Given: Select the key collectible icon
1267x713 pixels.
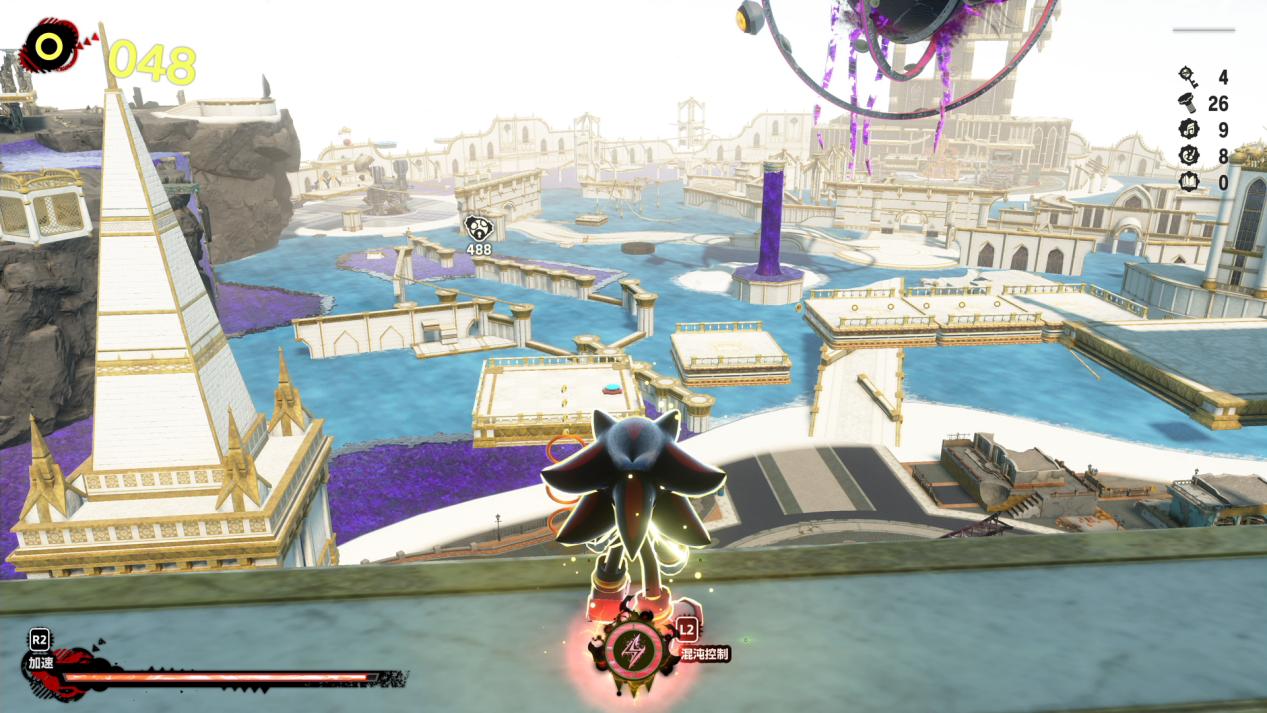Looking at the screenshot, I should 1189,76.
